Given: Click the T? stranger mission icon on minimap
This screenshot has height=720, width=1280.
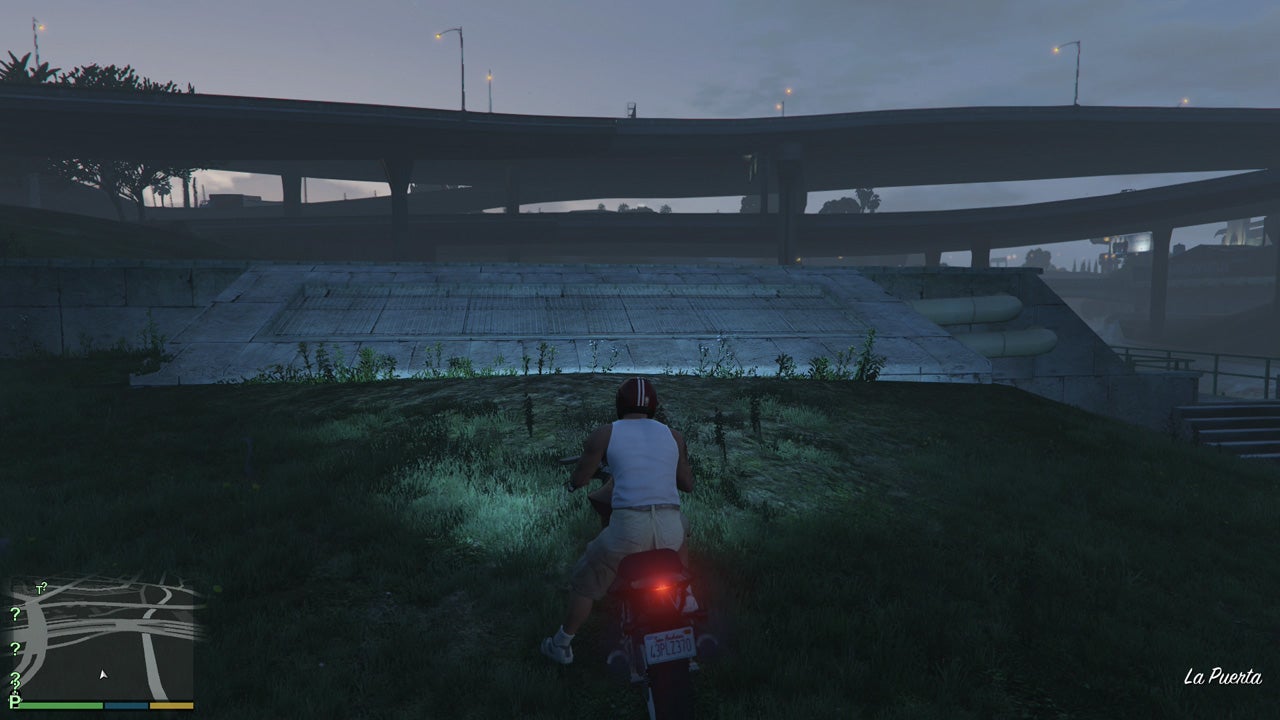Looking at the screenshot, I should (x=41, y=588).
